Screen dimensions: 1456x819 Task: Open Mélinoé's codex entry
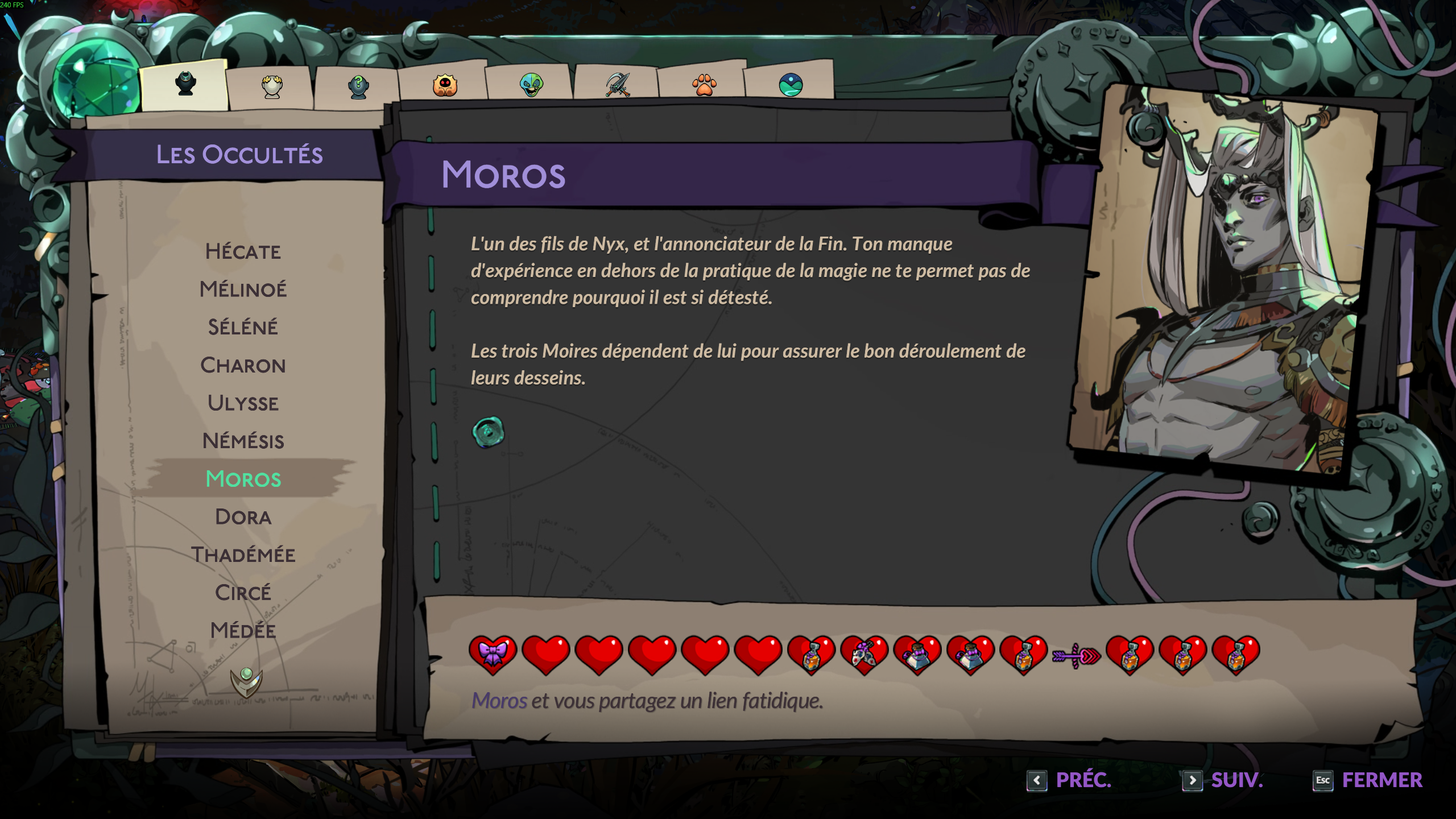(243, 289)
